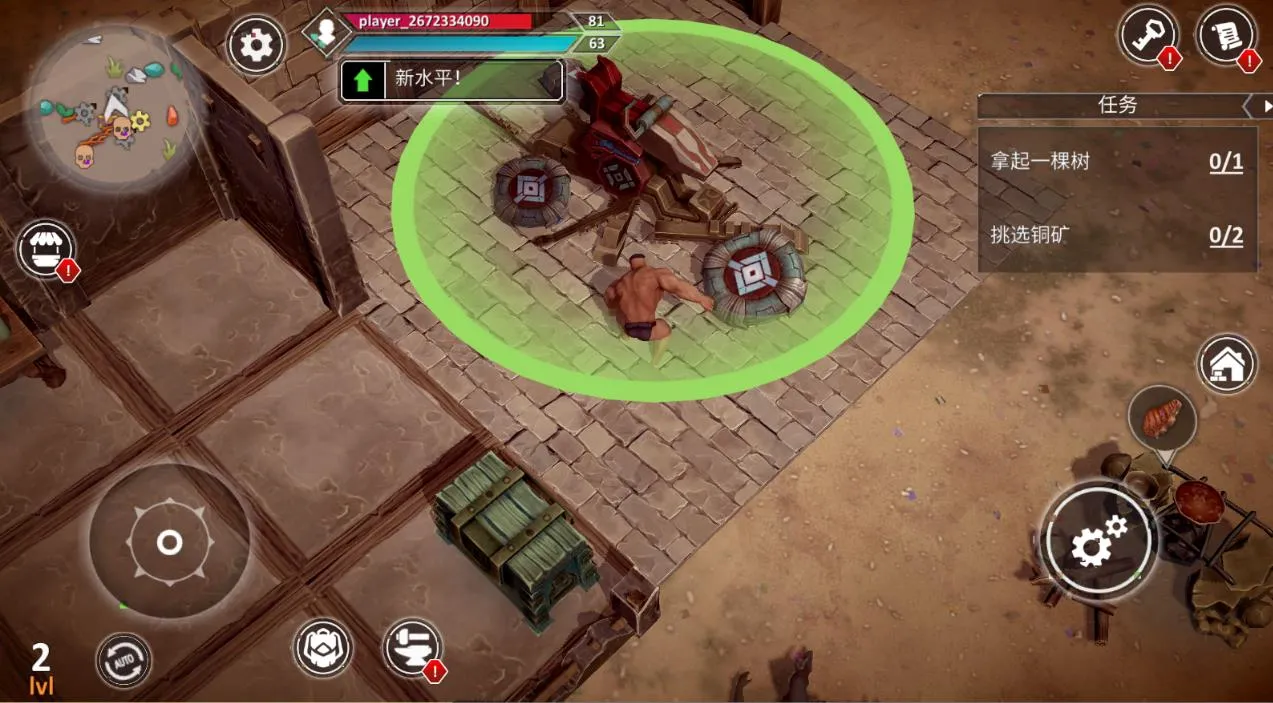Toggle the AUTO mode button
Viewport: 1273px width, 703px height.
124,660
